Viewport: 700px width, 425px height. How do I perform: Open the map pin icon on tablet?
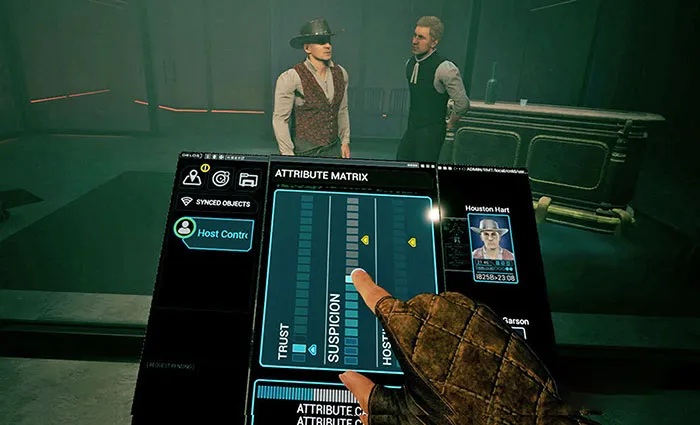[x=191, y=177]
